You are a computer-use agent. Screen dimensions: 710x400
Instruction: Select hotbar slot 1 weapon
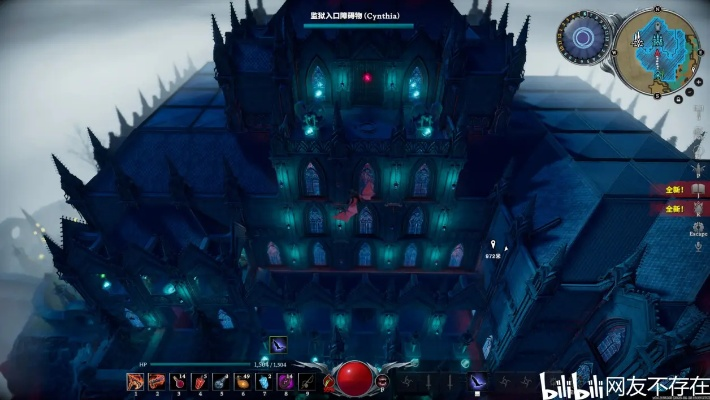click(x=135, y=381)
